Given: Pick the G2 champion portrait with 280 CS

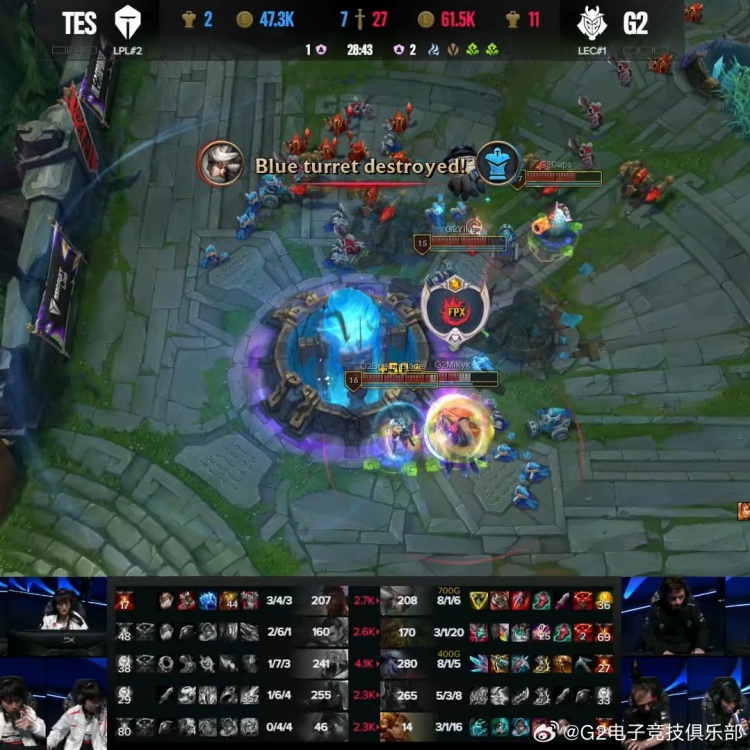Looking at the screenshot, I should point(394,662).
